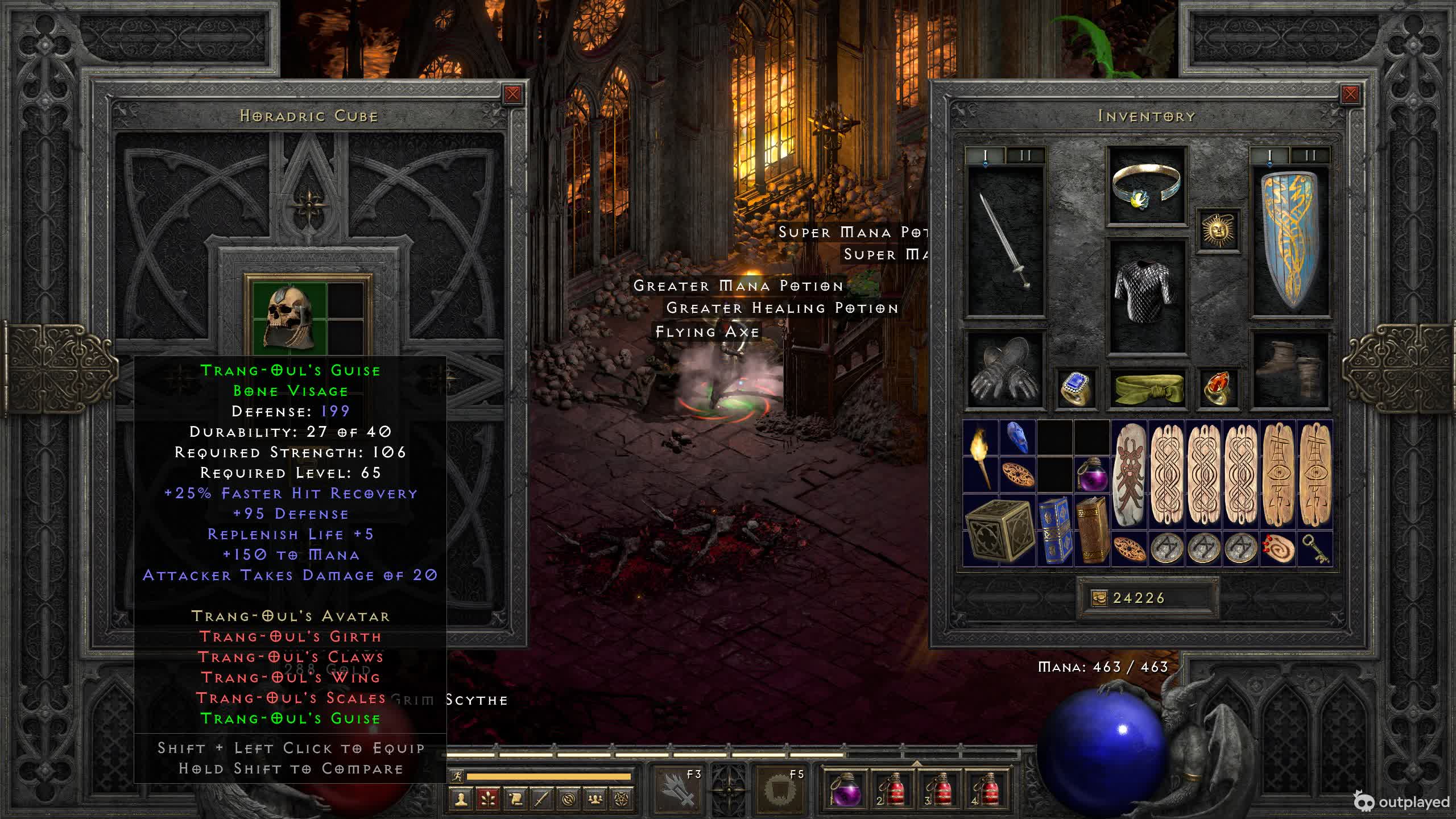
Task: Select the equipped circlet helm slot
Action: coord(1146,186)
